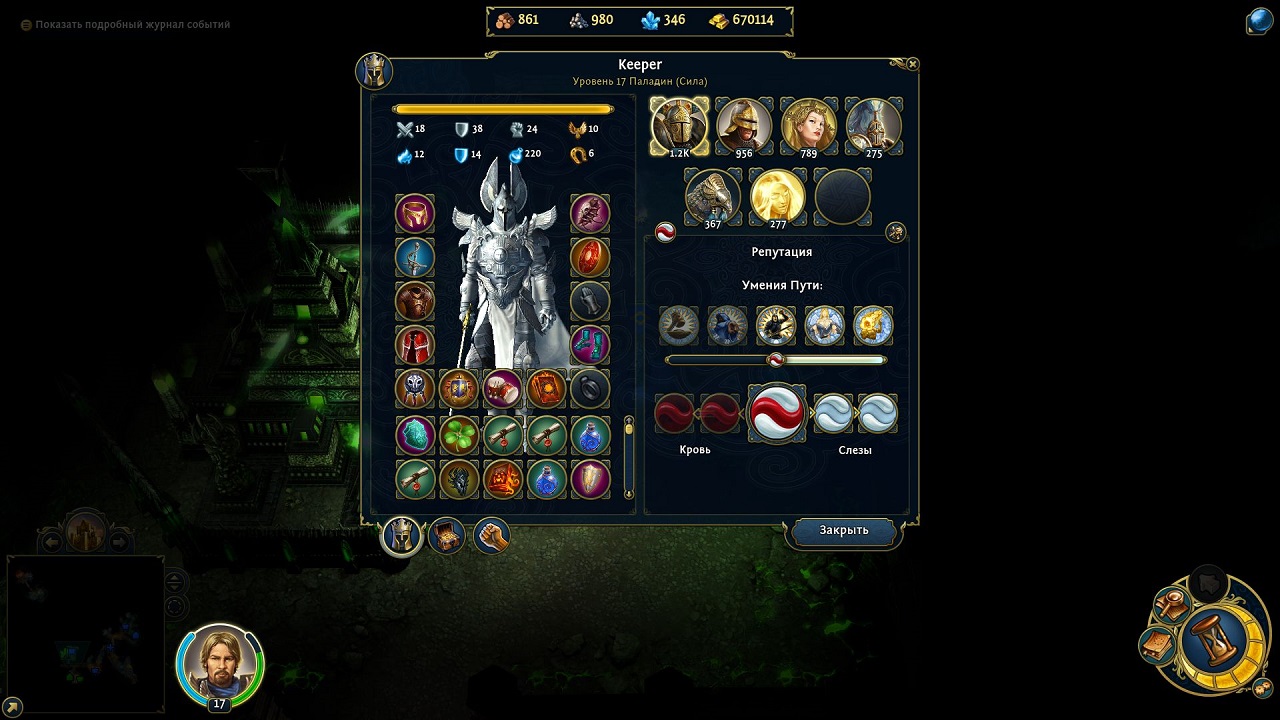The image size is (1280, 720).
Task: Open the blue globe menu button
Action: click(1259, 21)
